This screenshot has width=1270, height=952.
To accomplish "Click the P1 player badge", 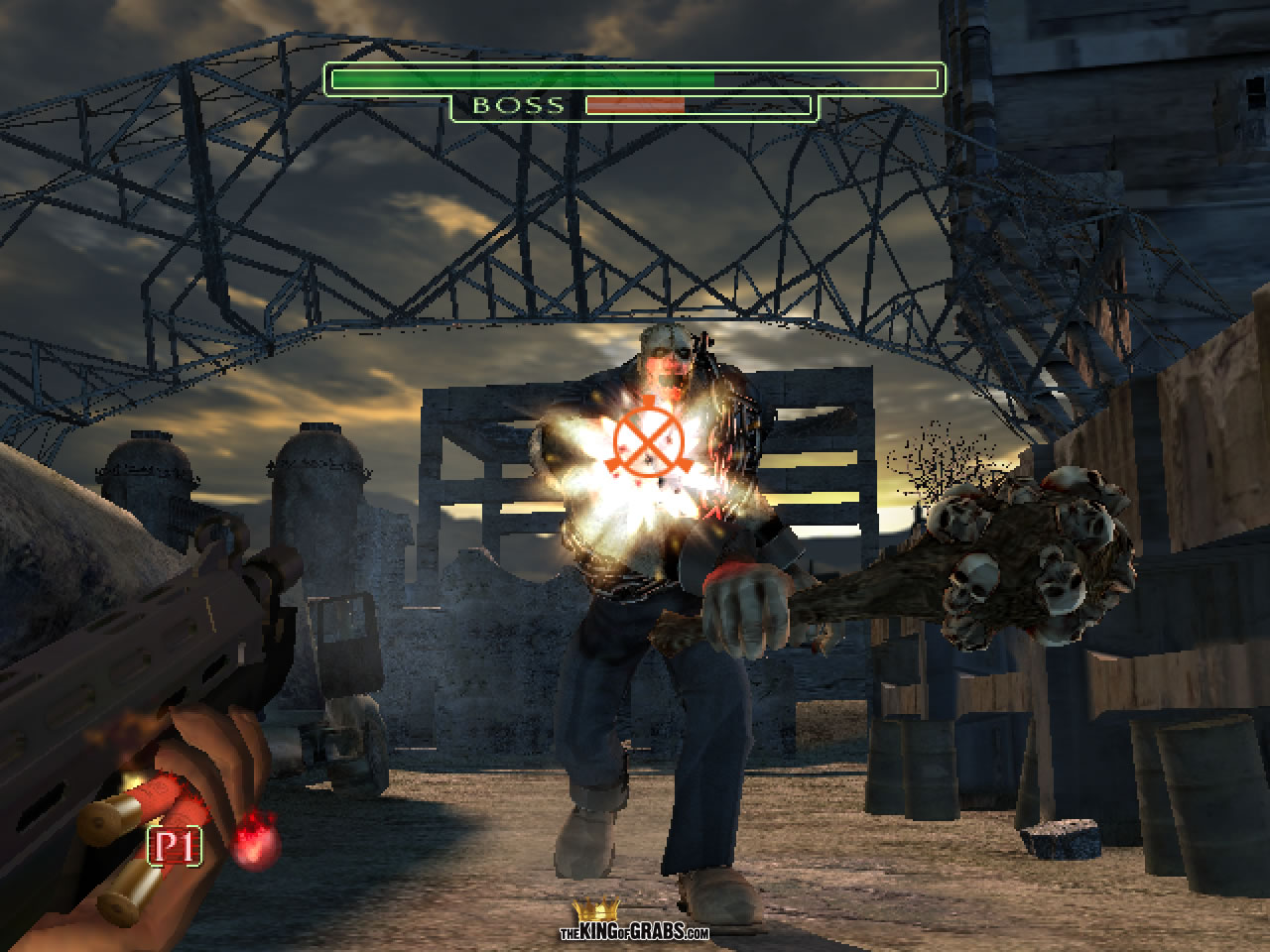I will 176,846.
